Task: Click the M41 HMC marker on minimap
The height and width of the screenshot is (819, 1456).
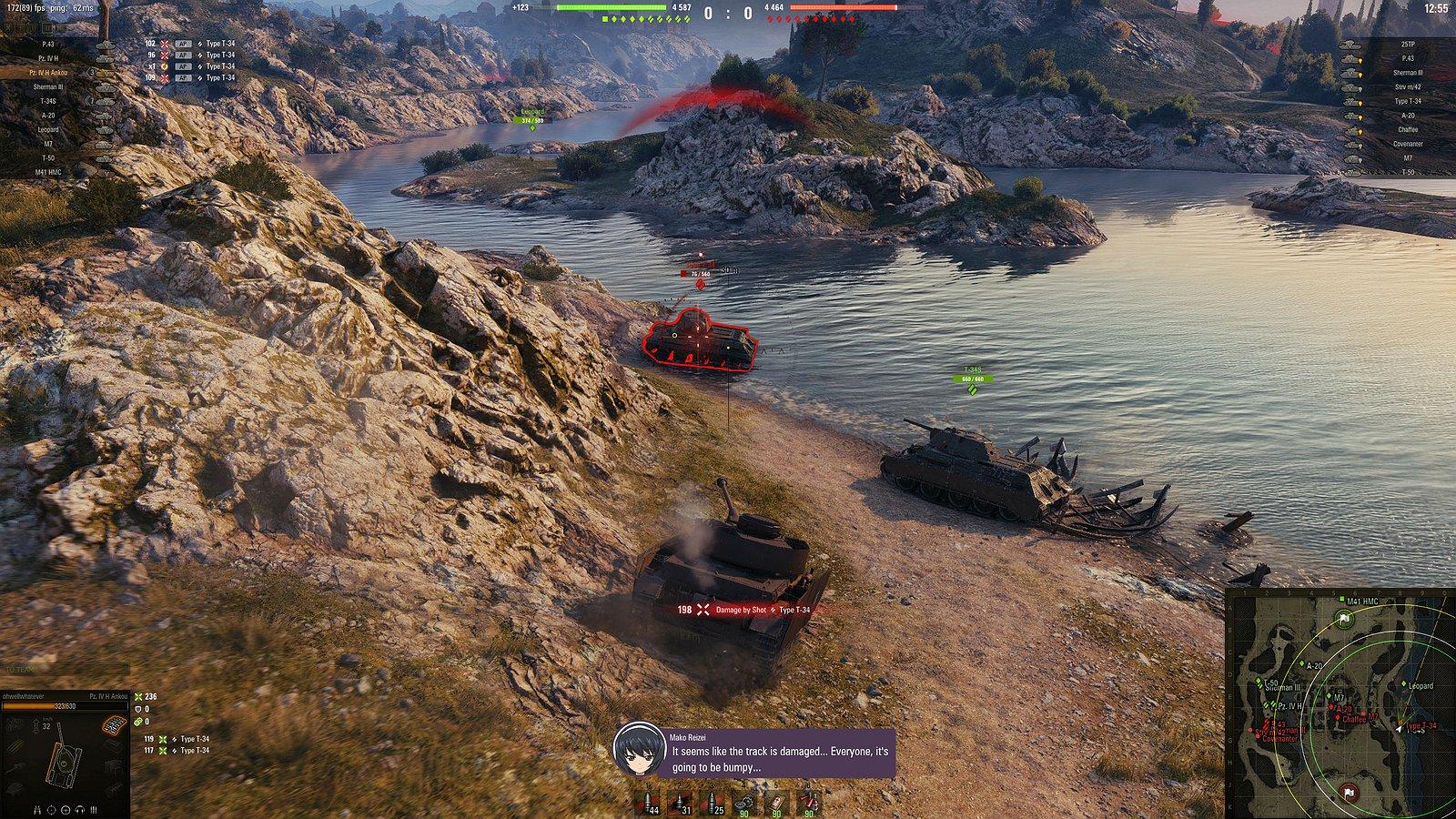Action: click(1343, 602)
